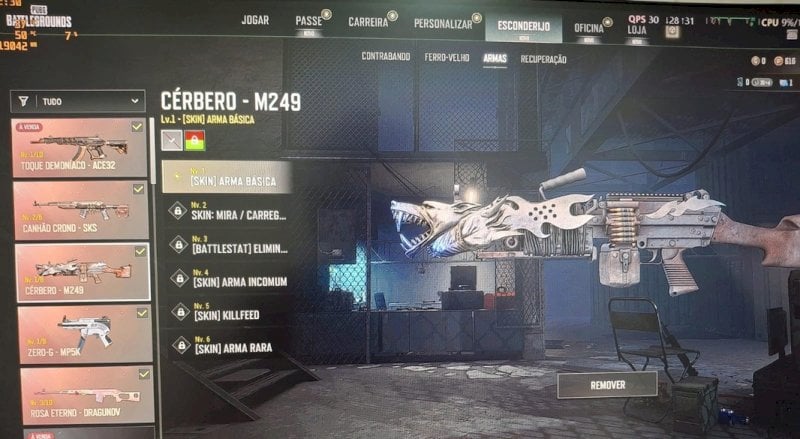The height and width of the screenshot is (439, 800).
Task: Select the Armas sub-tab
Action: click(494, 59)
